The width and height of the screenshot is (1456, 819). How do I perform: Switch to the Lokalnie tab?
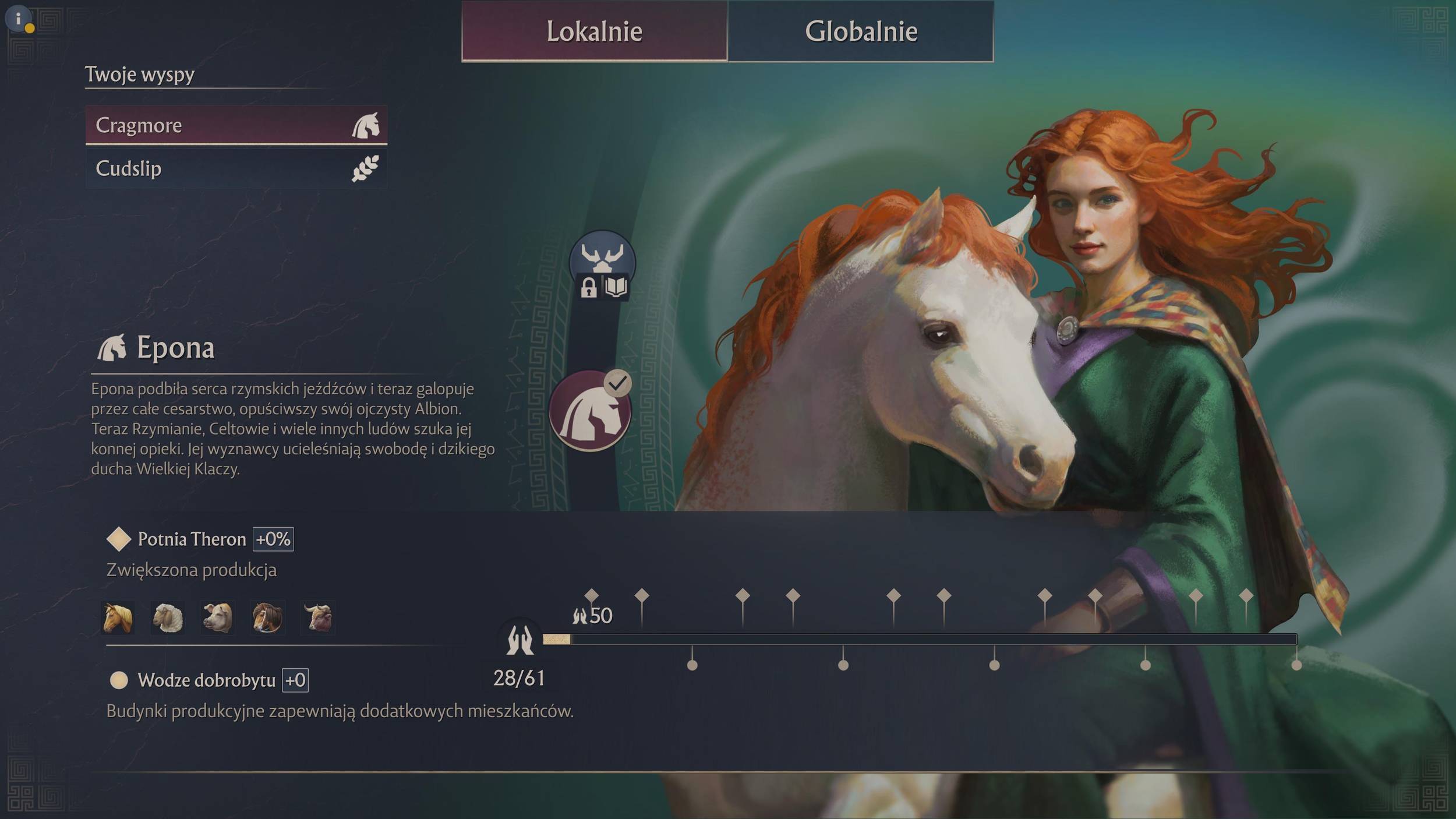594,31
